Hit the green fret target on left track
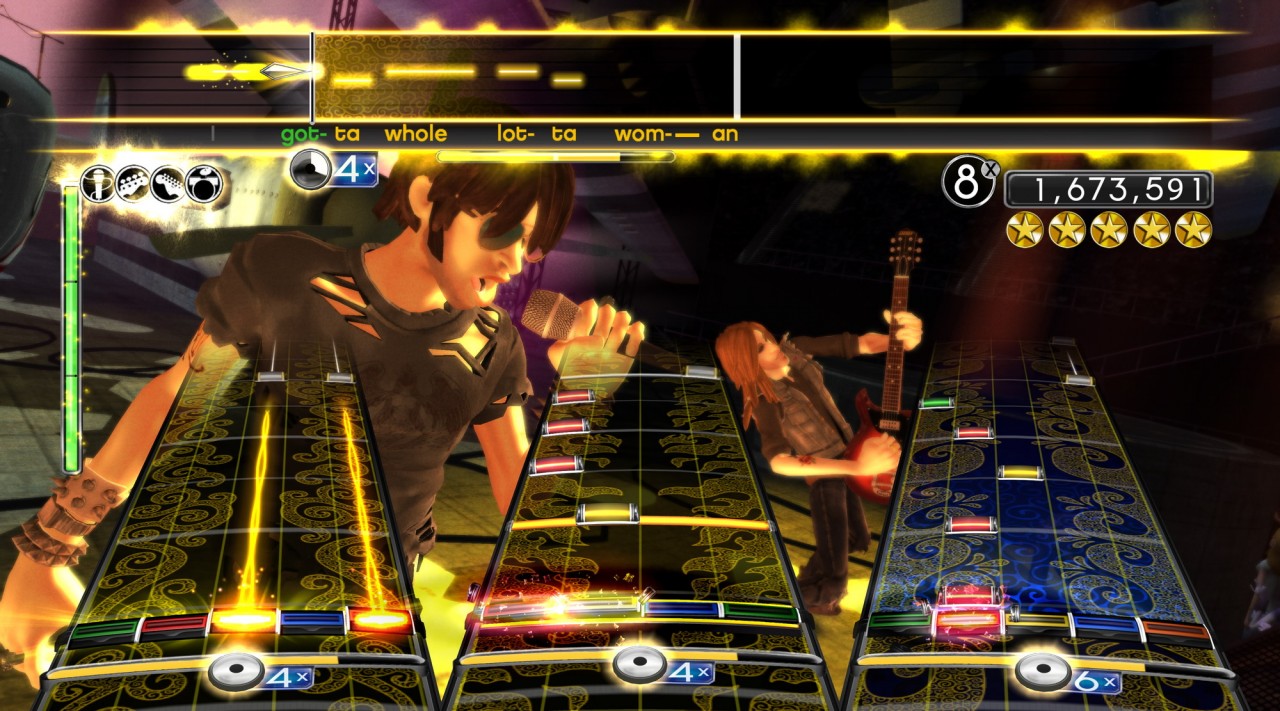The image size is (1280, 711). pyautogui.click(x=104, y=630)
